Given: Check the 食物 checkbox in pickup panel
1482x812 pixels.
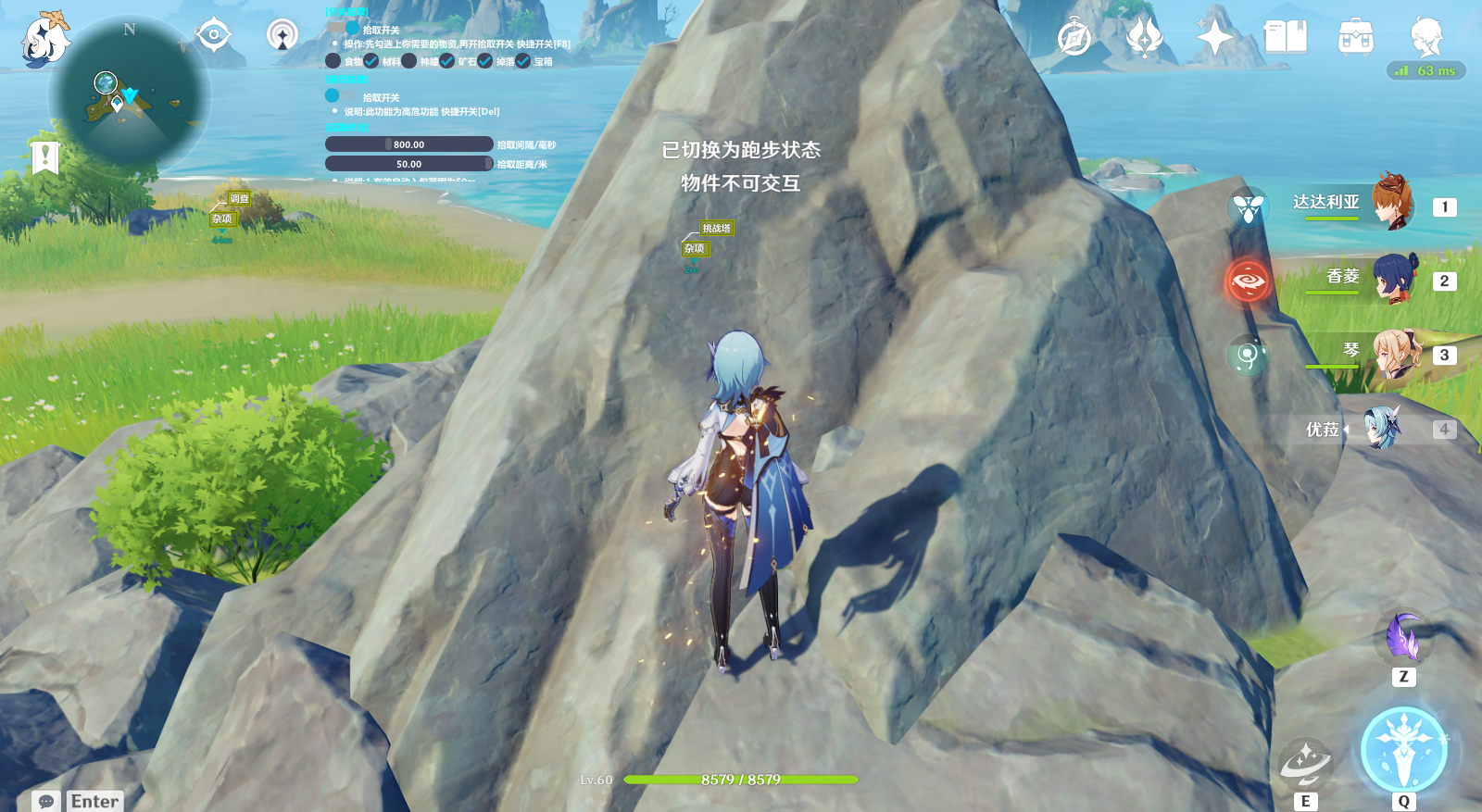Looking at the screenshot, I should pyautogui.click(x=334, y=60).
